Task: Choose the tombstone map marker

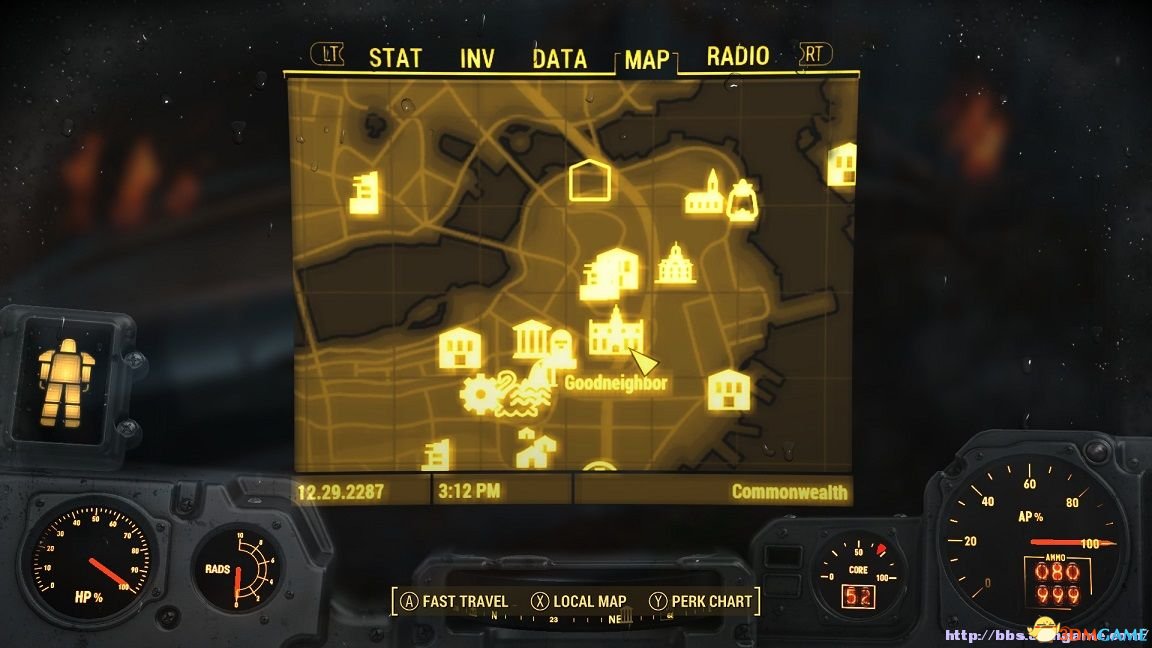Action: [x=561, y=347]
